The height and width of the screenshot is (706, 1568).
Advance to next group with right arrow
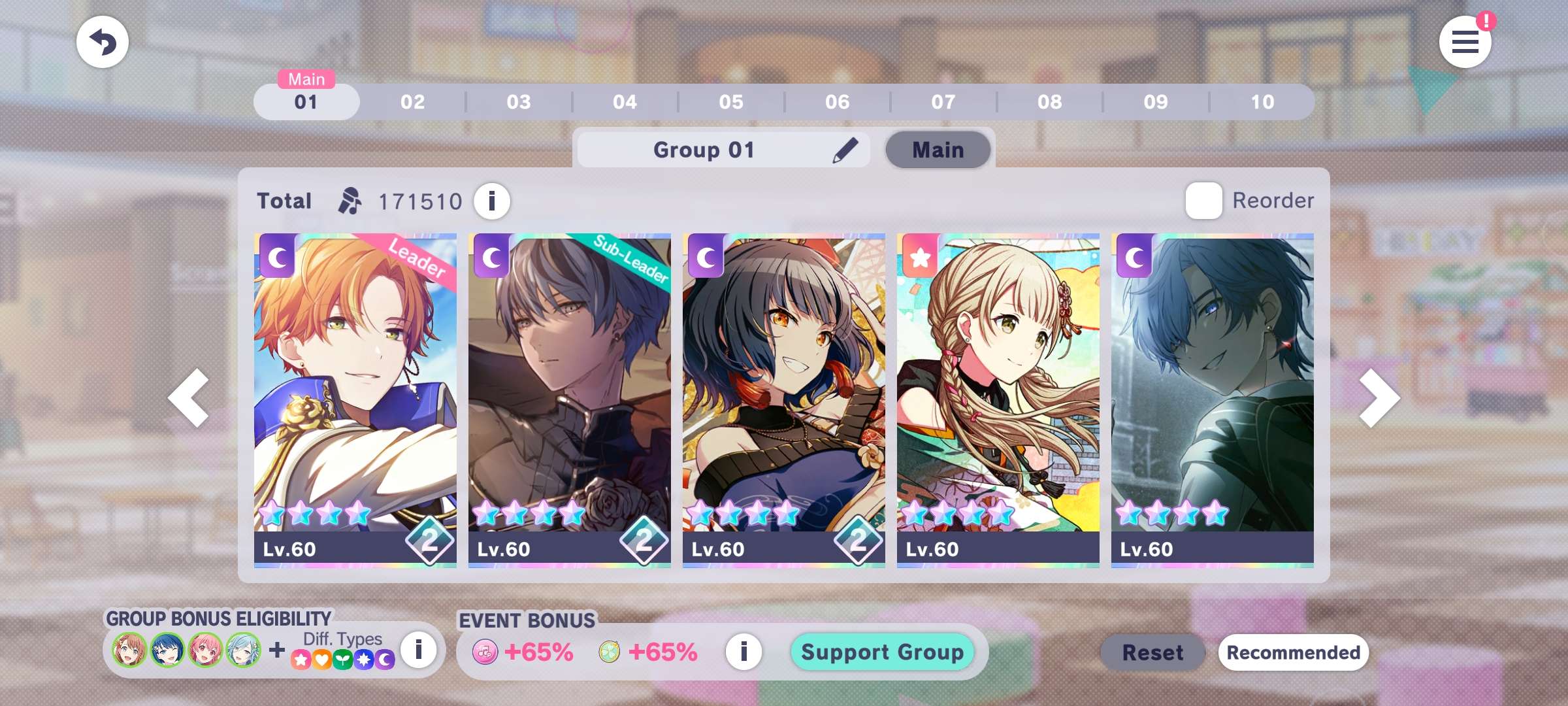[1379, 398]
